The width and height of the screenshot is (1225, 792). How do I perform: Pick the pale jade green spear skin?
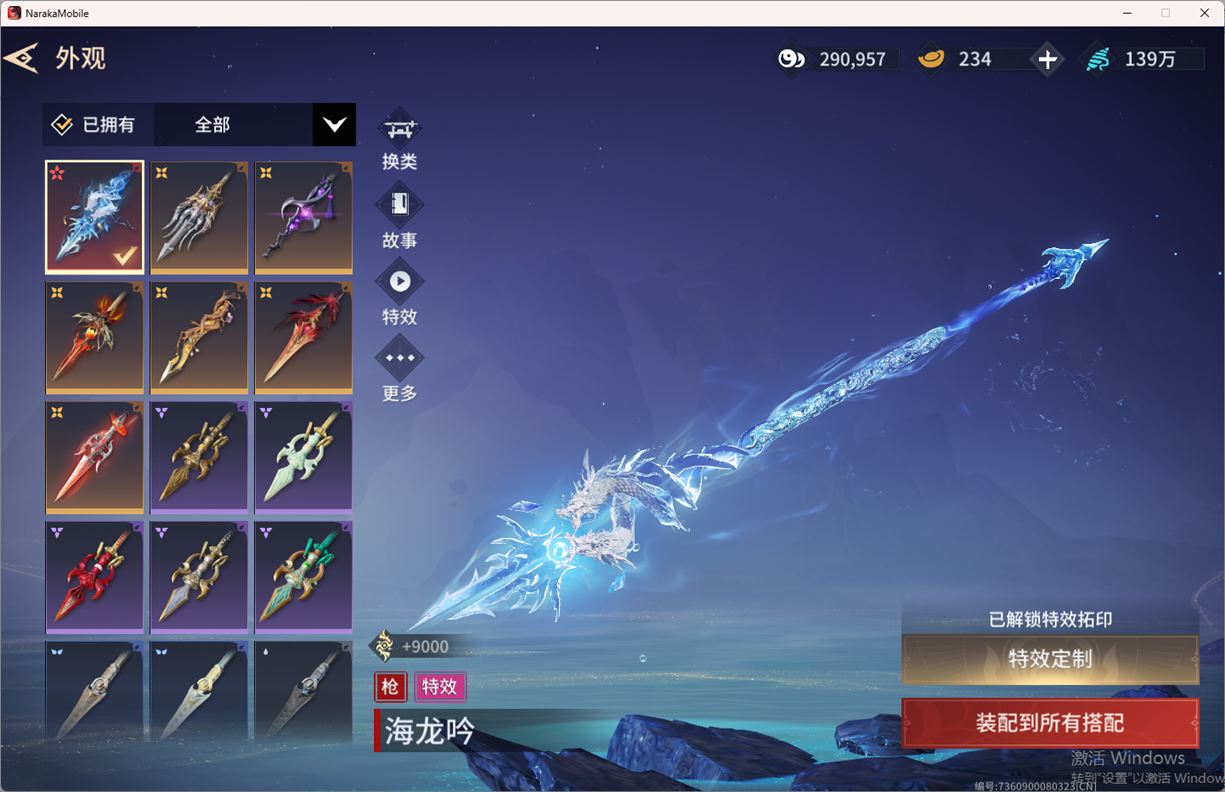[x=303, y=457]
